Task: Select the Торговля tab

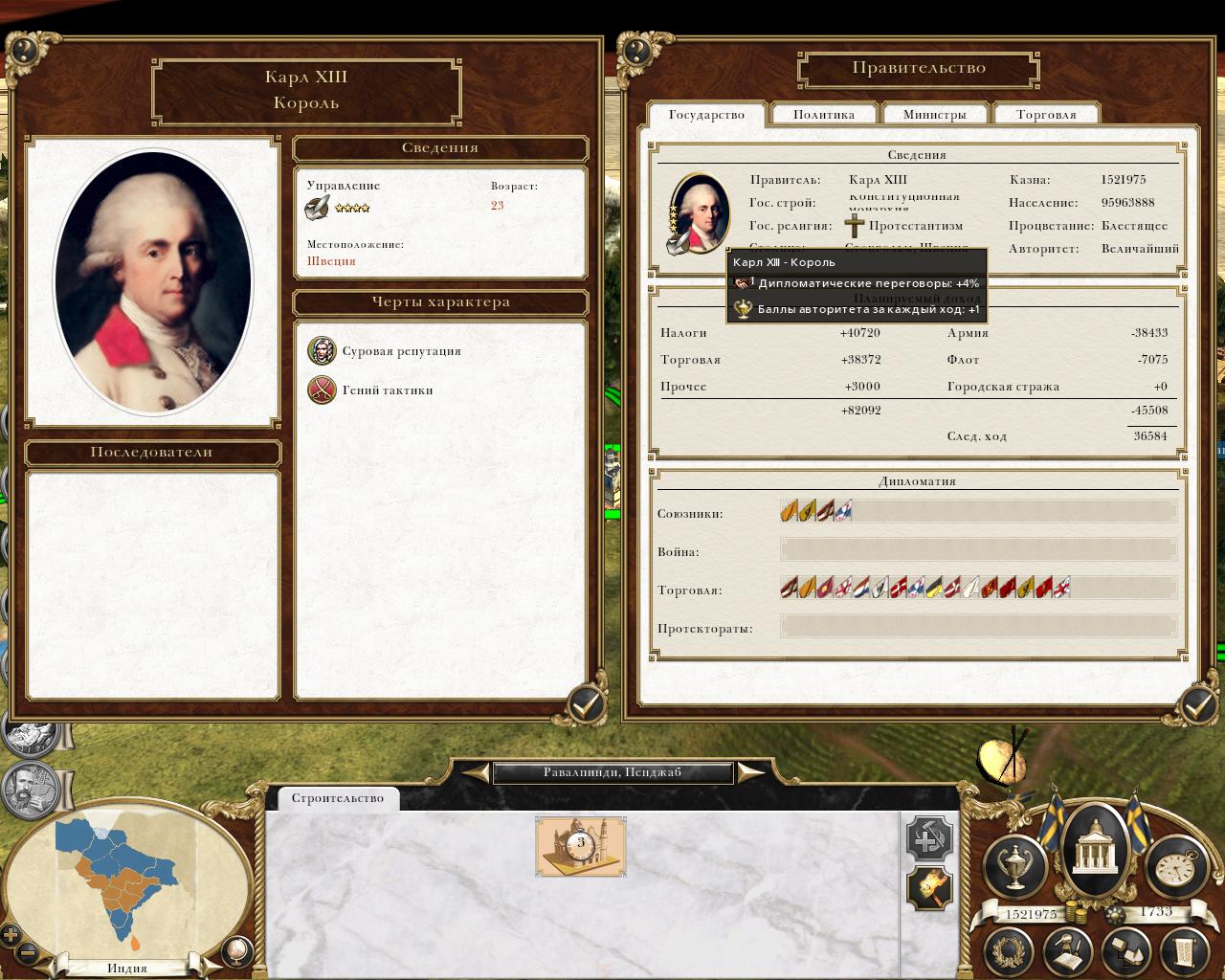Action: (1046, 115)
